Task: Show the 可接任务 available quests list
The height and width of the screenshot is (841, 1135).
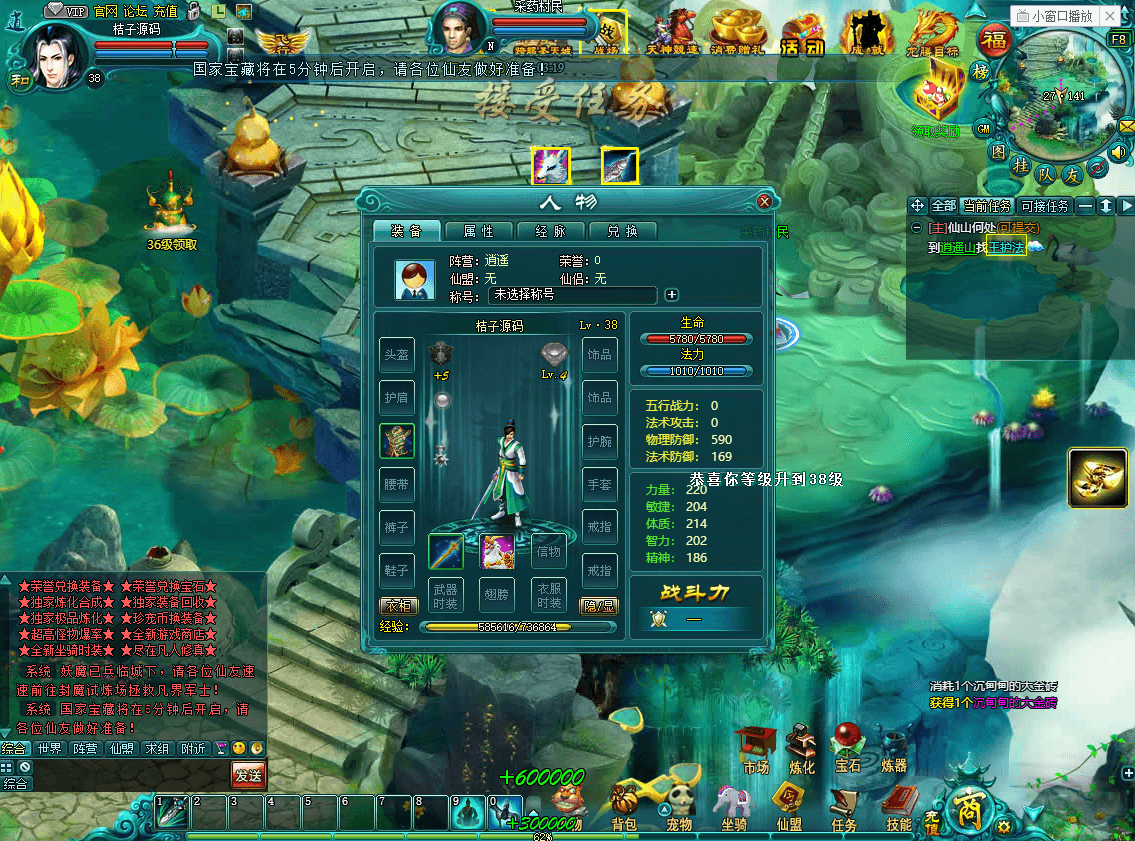Action: pyautogui.click(x=1044, y=206)
